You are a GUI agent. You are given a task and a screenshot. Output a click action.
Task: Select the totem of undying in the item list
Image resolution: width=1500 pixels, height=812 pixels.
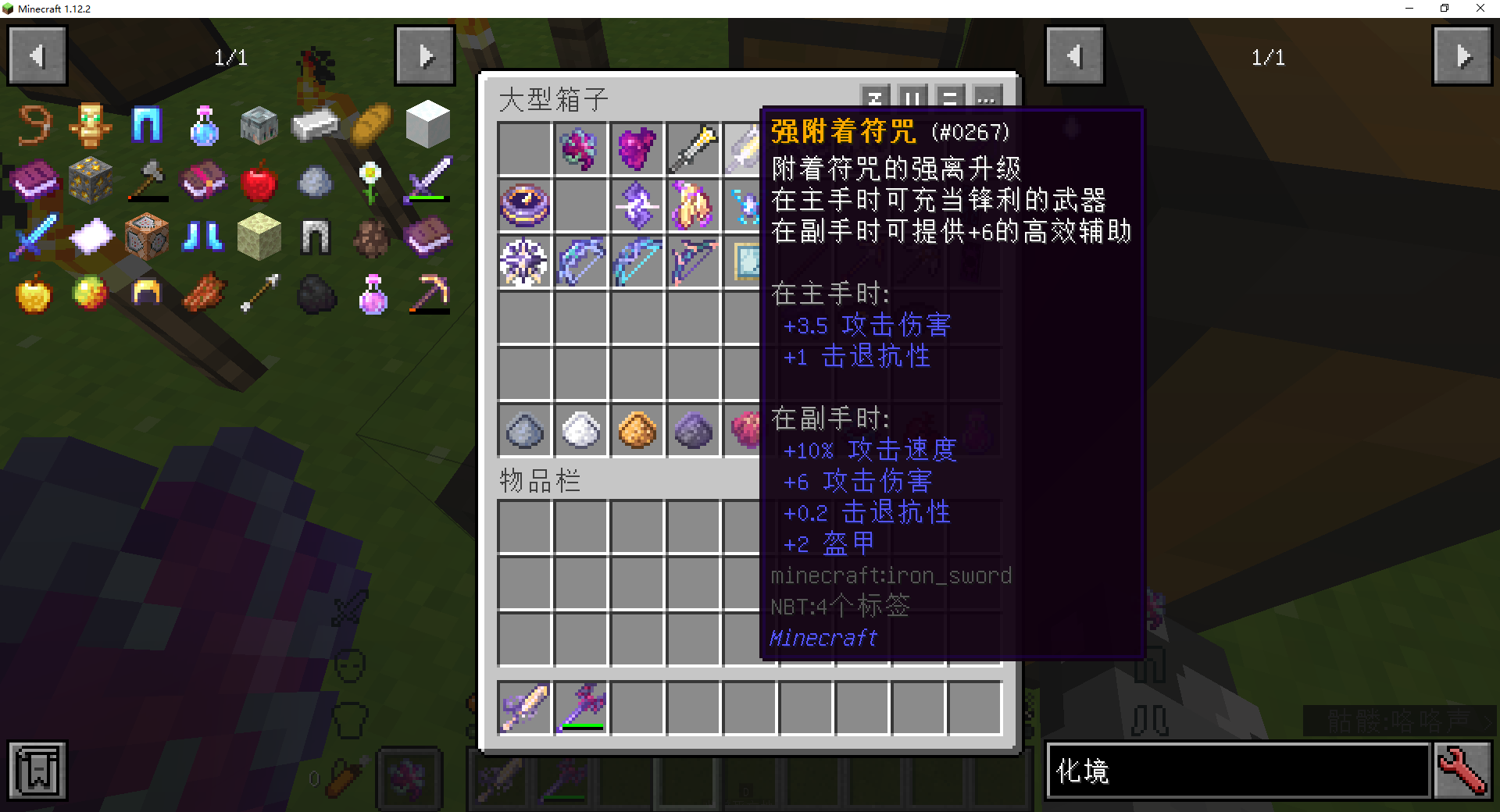[x=91, y=124]
